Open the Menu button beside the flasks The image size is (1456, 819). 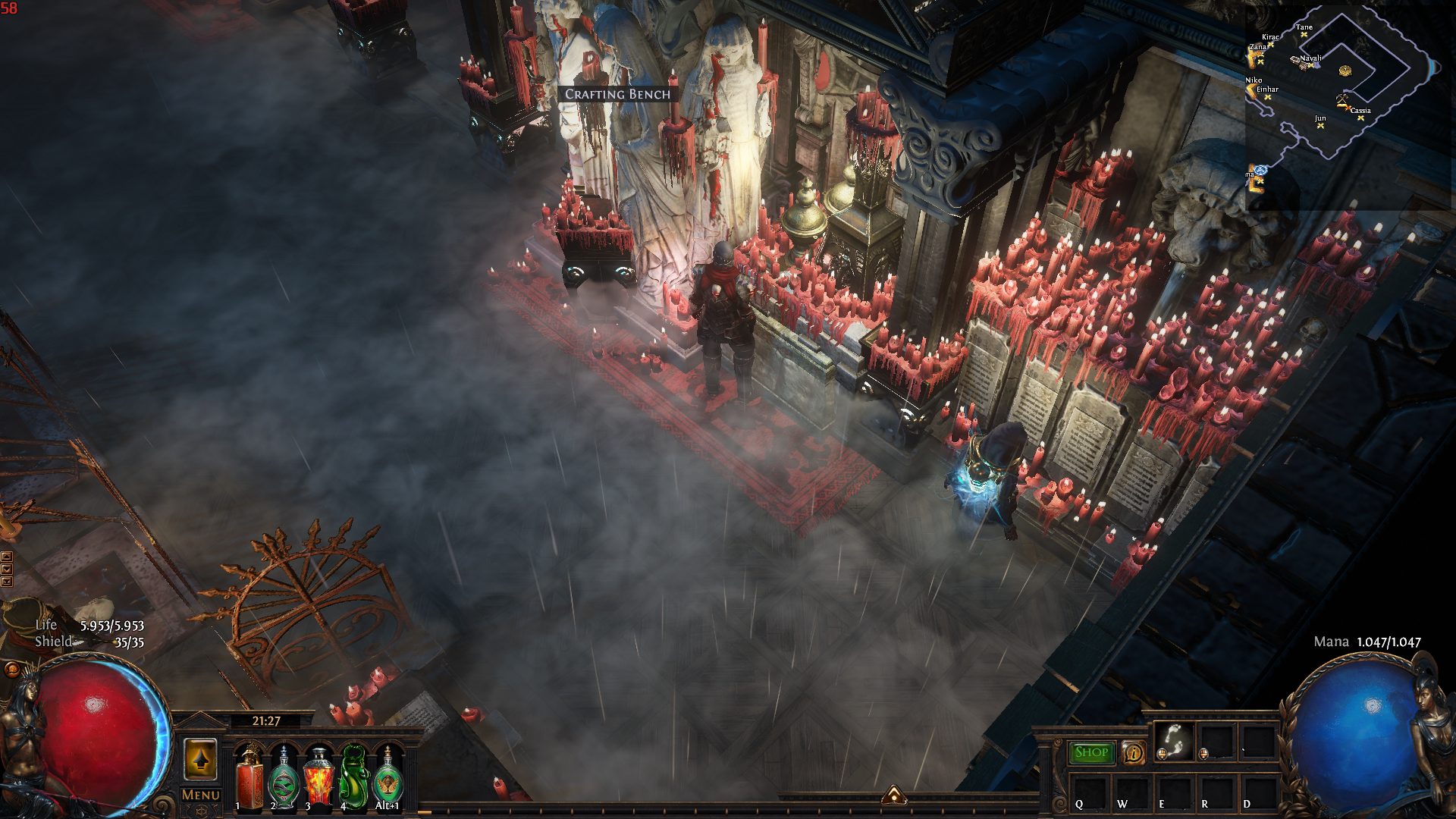201,795
